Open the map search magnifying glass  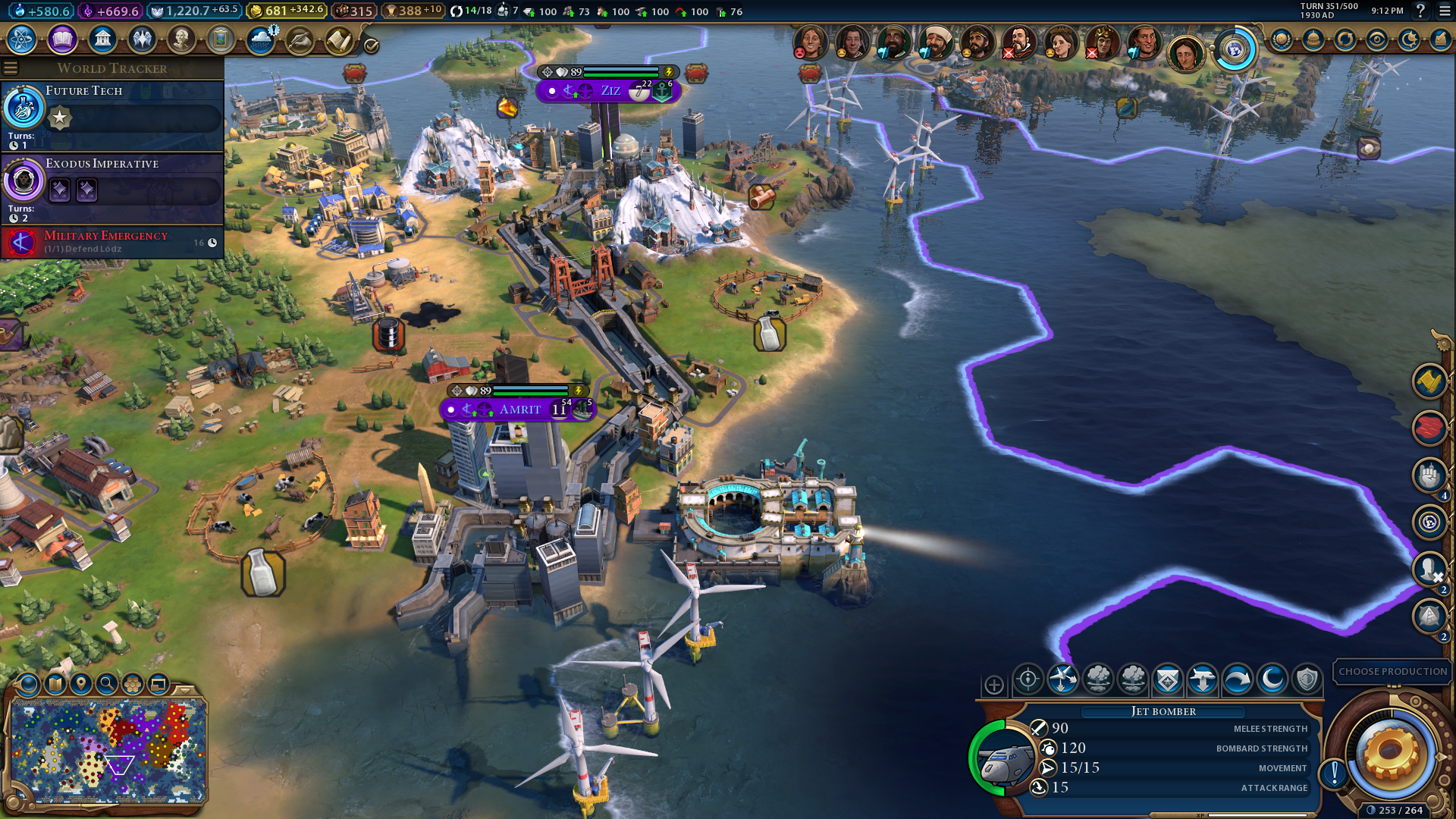[107, 684]
